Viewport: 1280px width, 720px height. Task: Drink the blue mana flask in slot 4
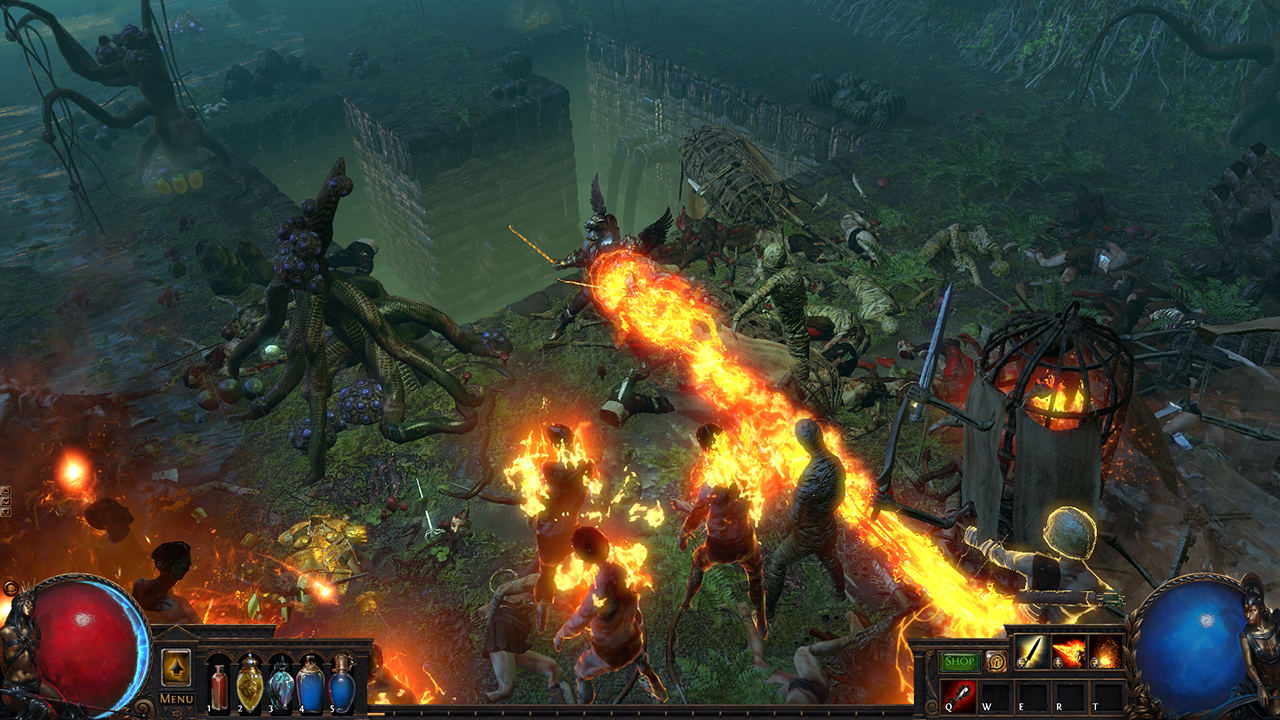coord(311,684)
